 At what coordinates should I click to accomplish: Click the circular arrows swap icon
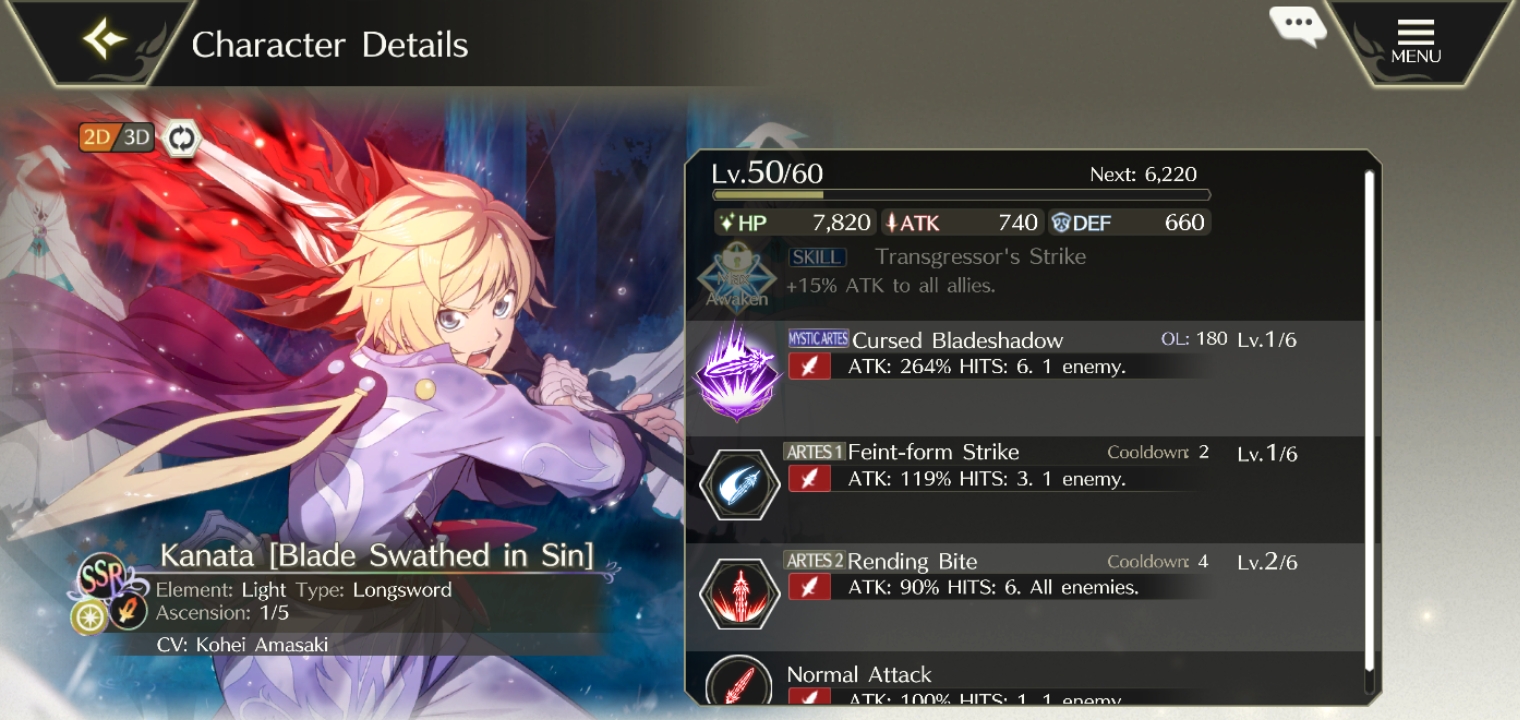pyautogui.click(x=181, y=138)
